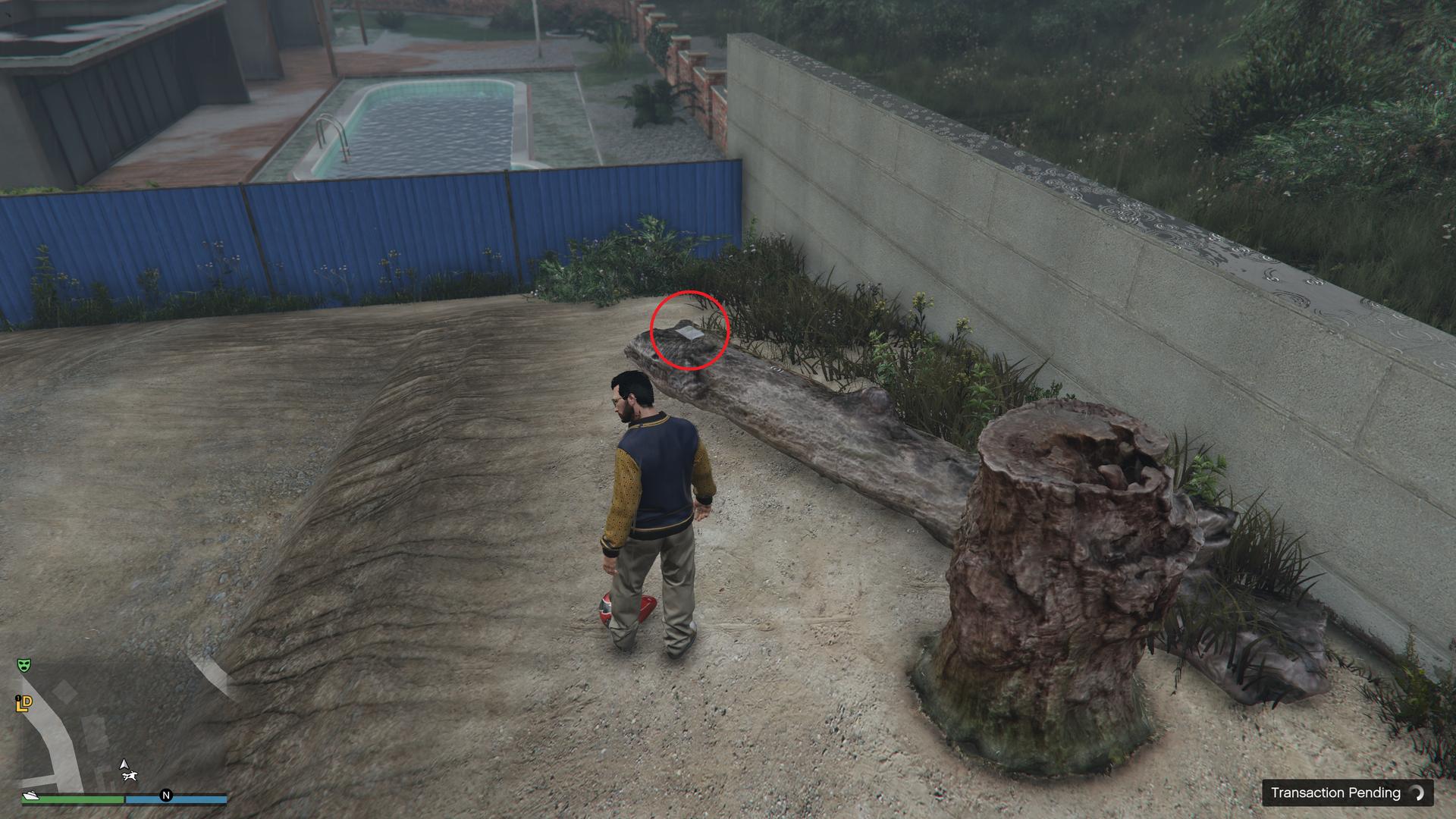Select the yellow LD blip on the minimap
1456x819 pixels.
point(23,704)
